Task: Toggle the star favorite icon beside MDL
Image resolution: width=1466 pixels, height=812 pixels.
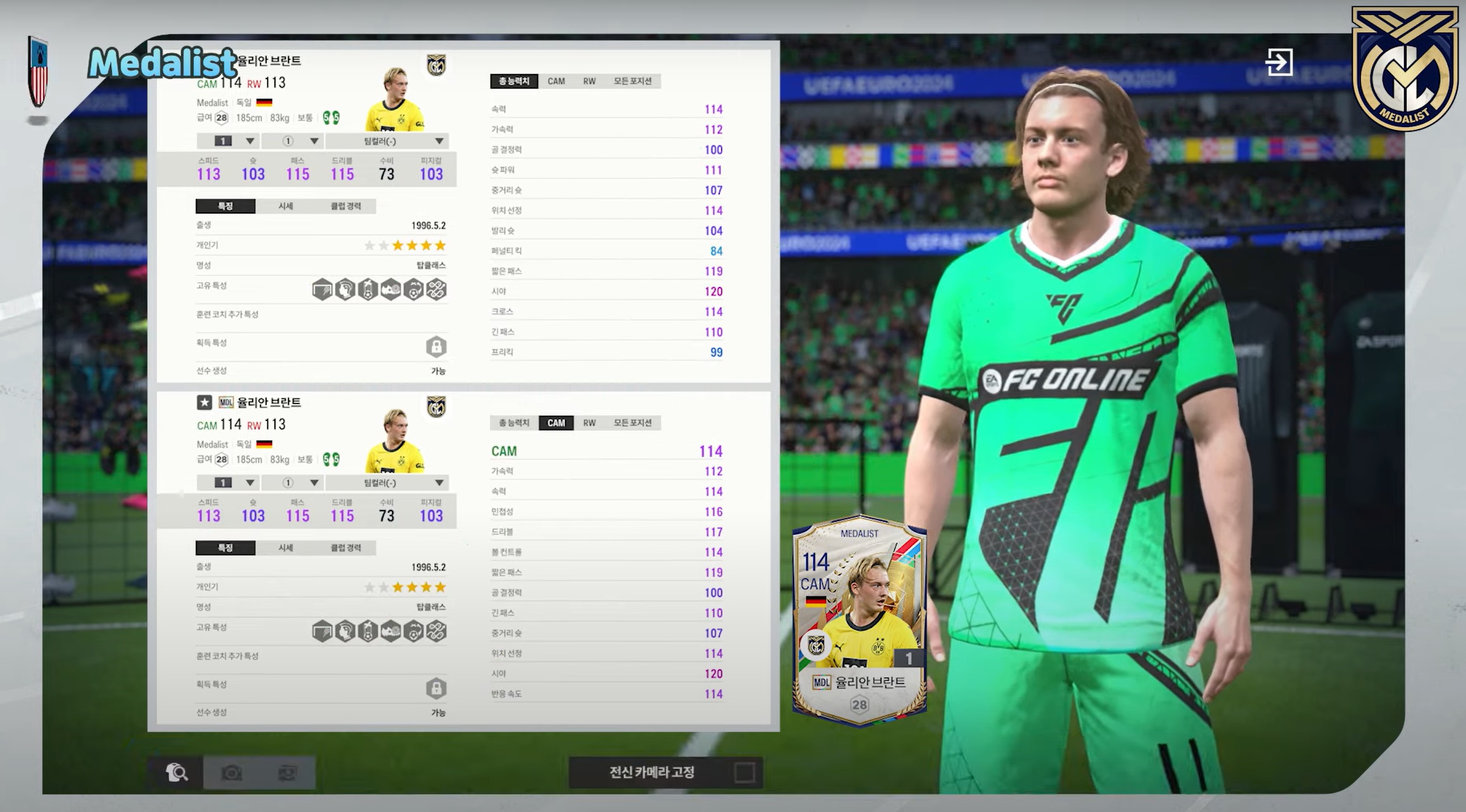Action: (204, 402)
